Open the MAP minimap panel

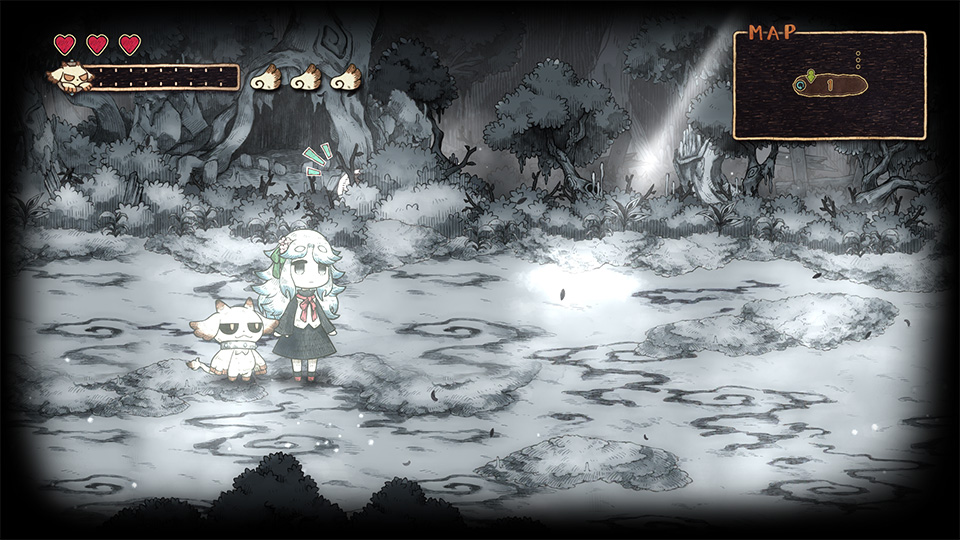point(829,86)
